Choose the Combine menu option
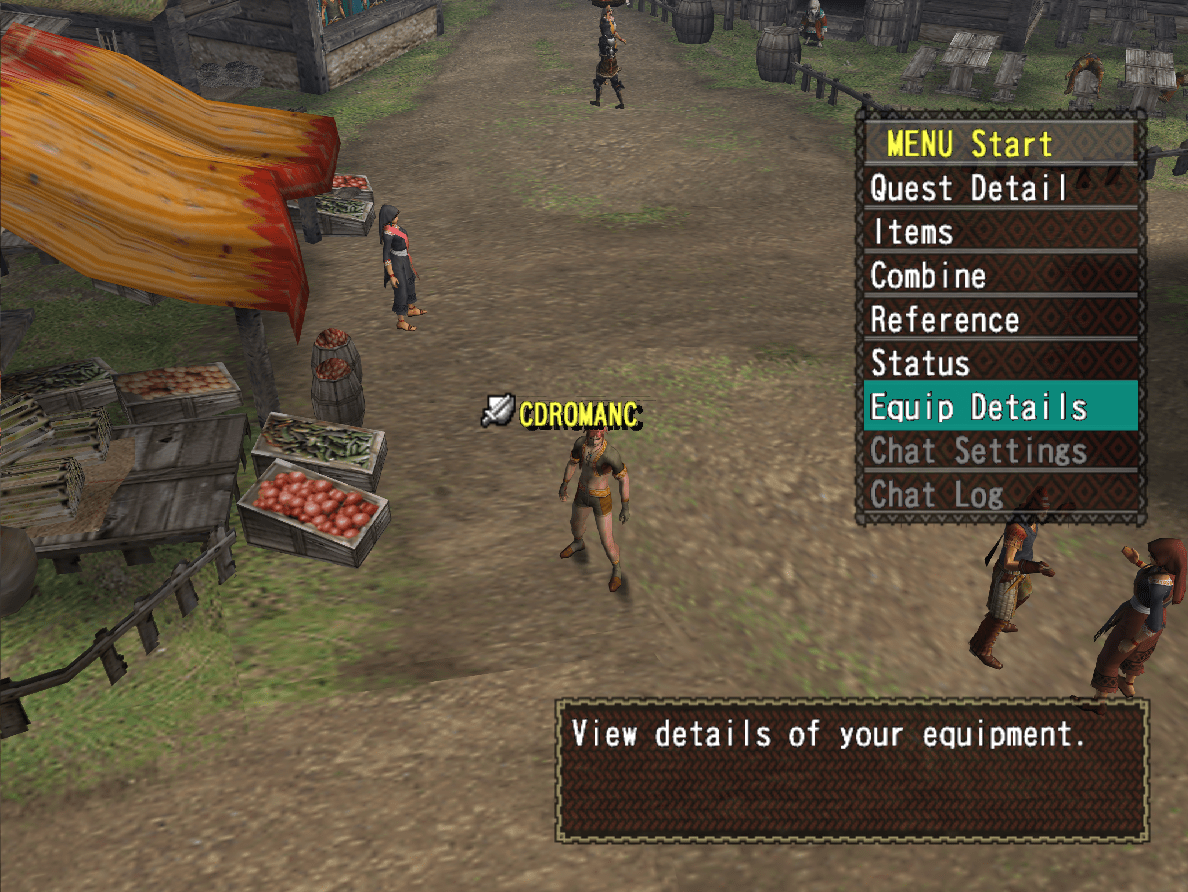Image resolution: width=1188 pixels, height=892 pixels. pyautogui.click(x=1000, y=276)
